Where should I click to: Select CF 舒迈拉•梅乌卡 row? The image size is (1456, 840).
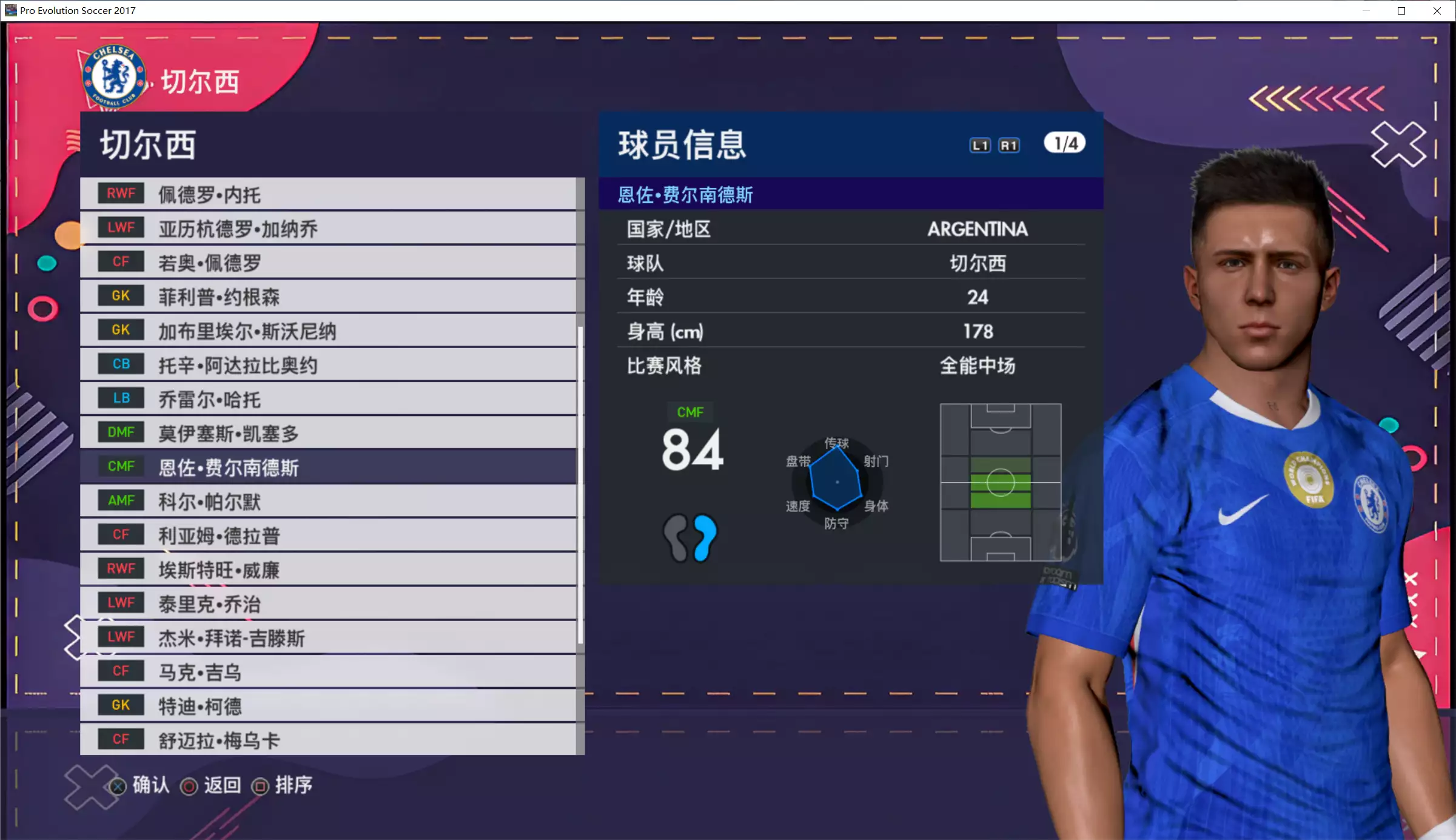(327, 739)
